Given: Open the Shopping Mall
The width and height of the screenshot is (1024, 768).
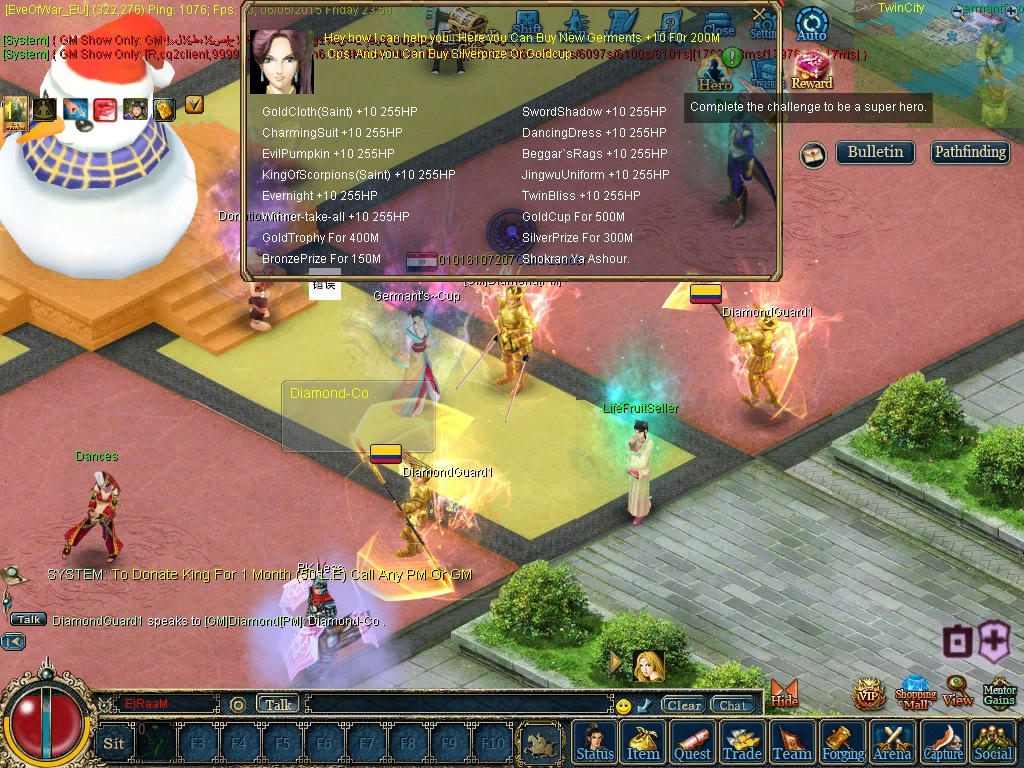Looking at the screenshot, I should click(915, 692).
